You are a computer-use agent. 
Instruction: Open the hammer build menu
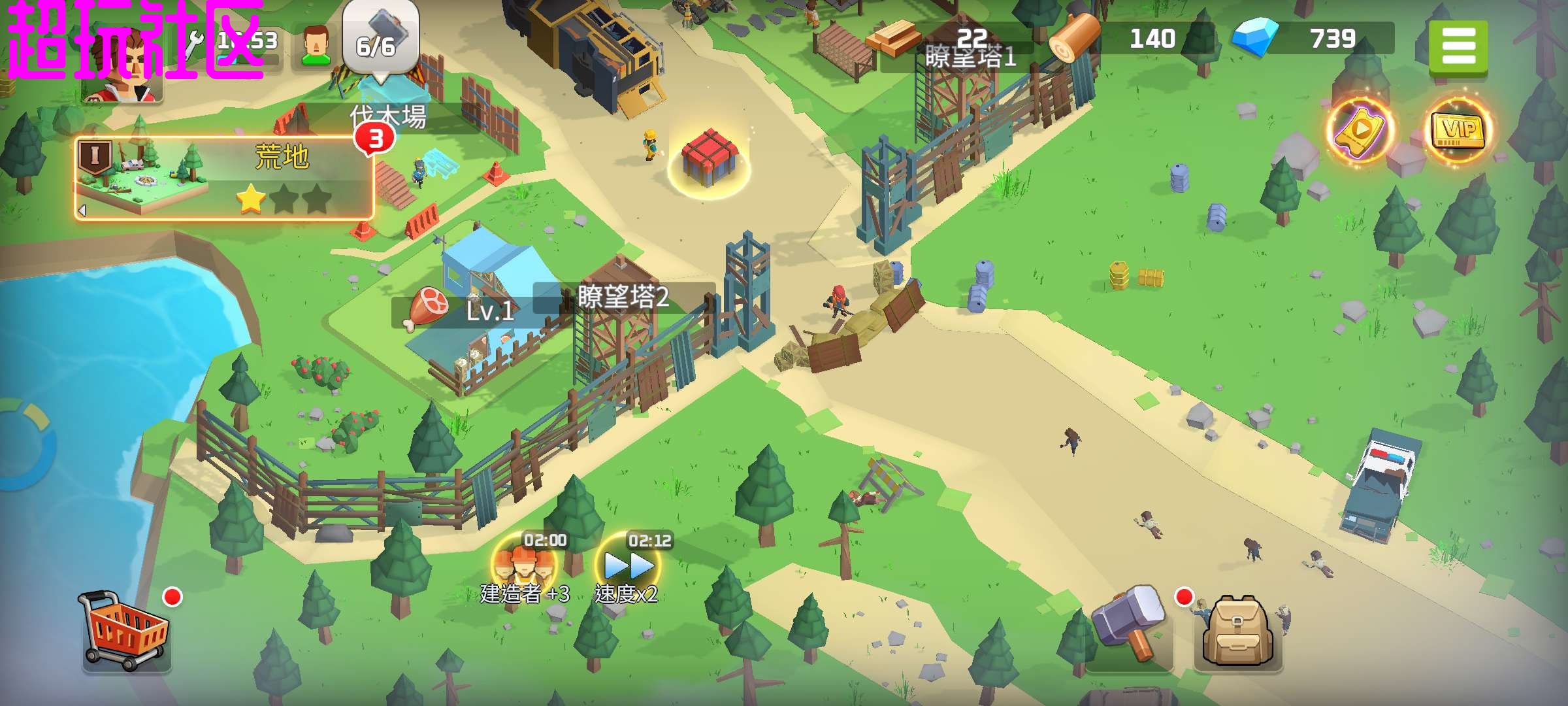pos(1128,626)
